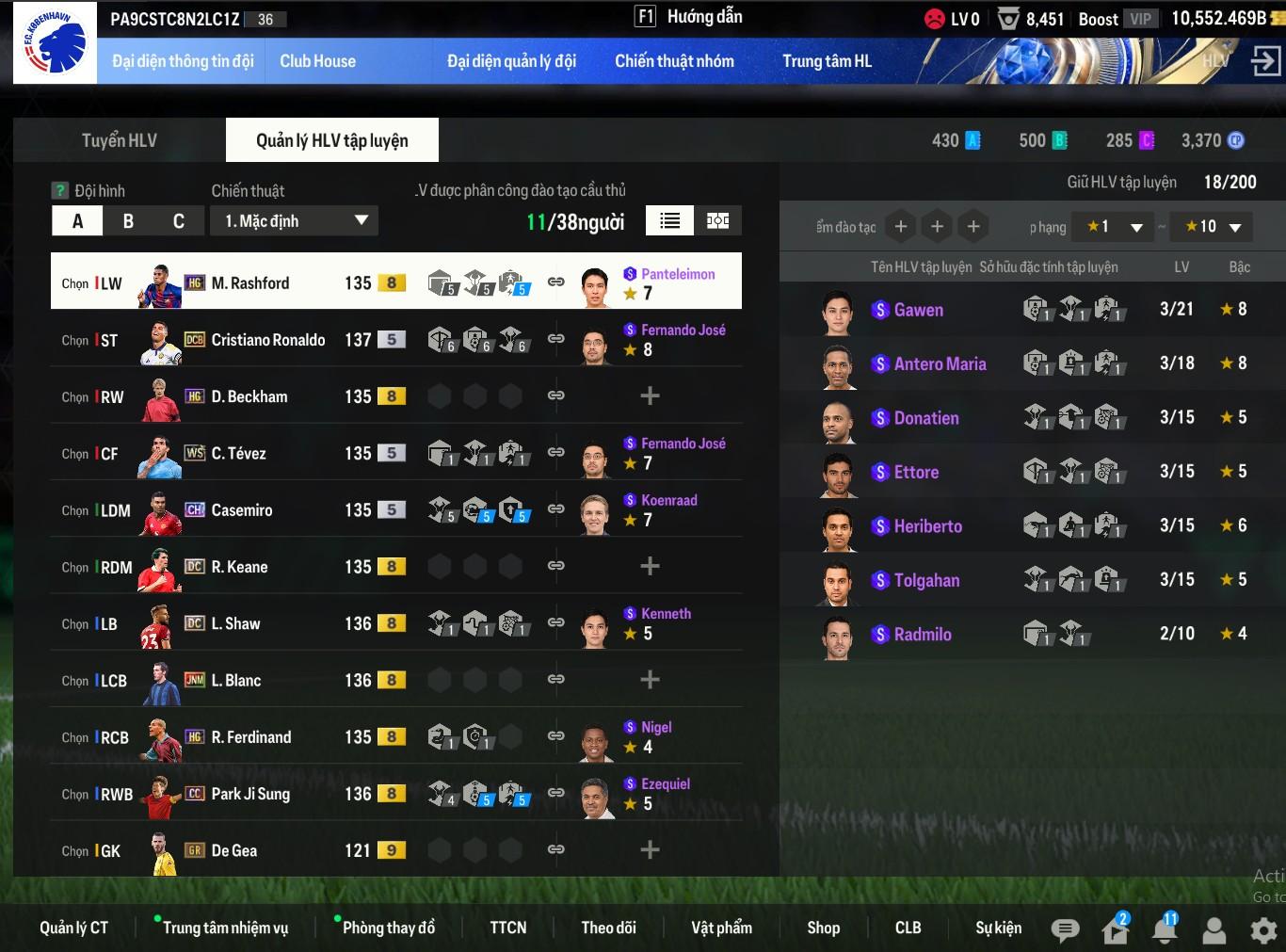
Task: Go to Trung tâm HL
Action: pyautogui.click(x=827, y=61)
